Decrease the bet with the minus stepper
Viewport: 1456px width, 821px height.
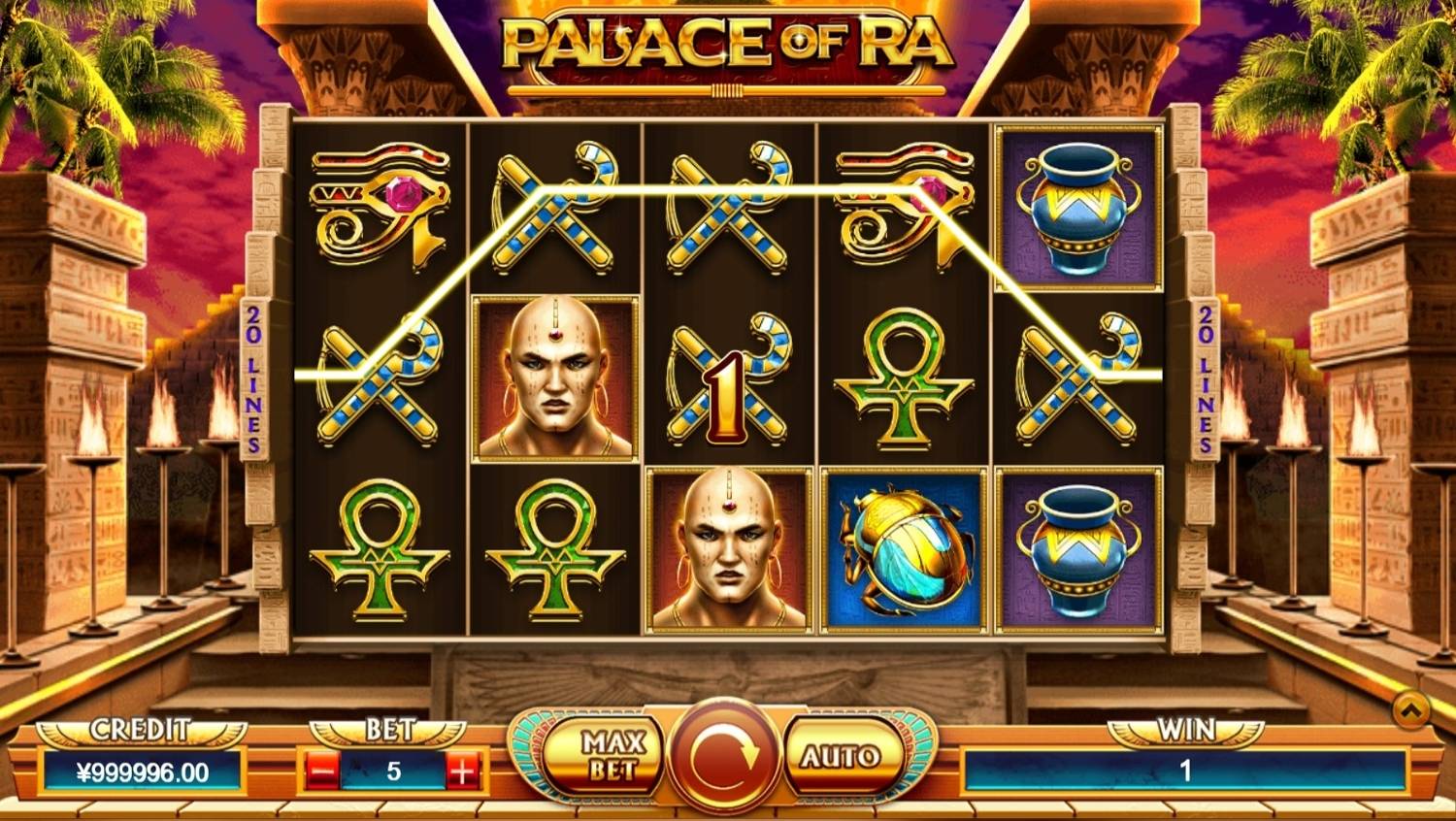point(320,770)
